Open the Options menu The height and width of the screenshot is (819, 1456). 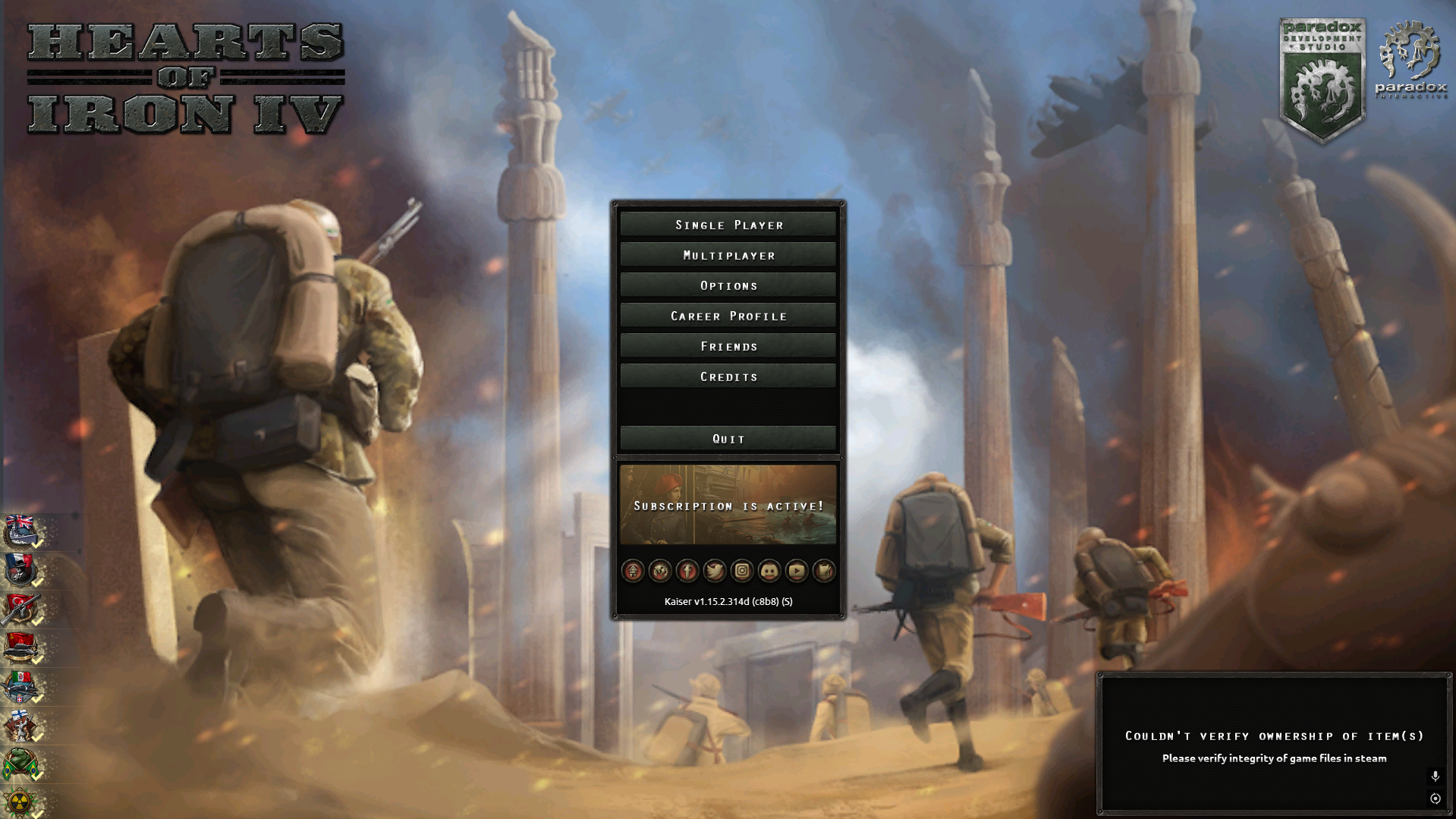728,285
